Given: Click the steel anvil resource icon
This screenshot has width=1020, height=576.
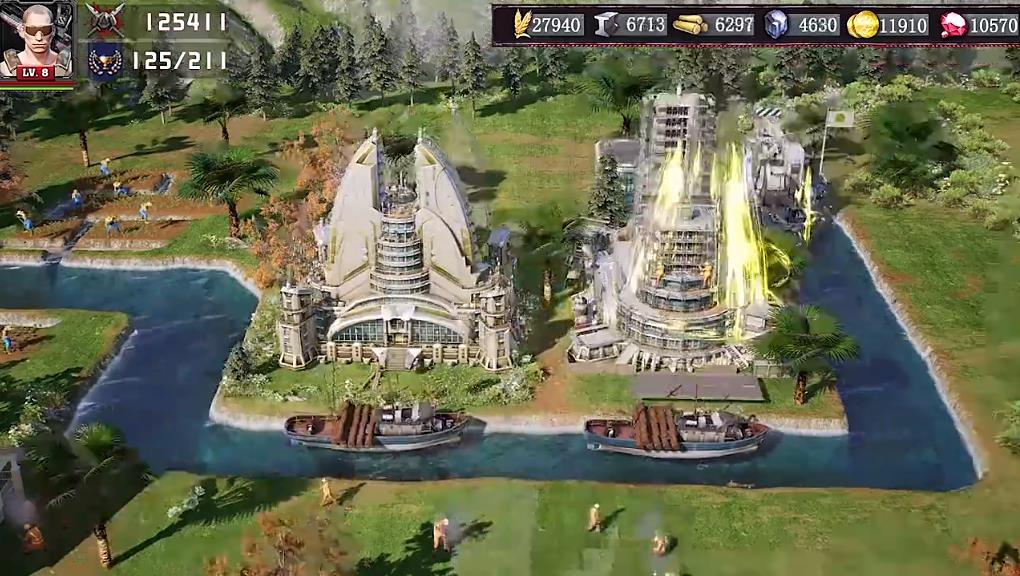Looking at the screenshot, I should [606, 24].
